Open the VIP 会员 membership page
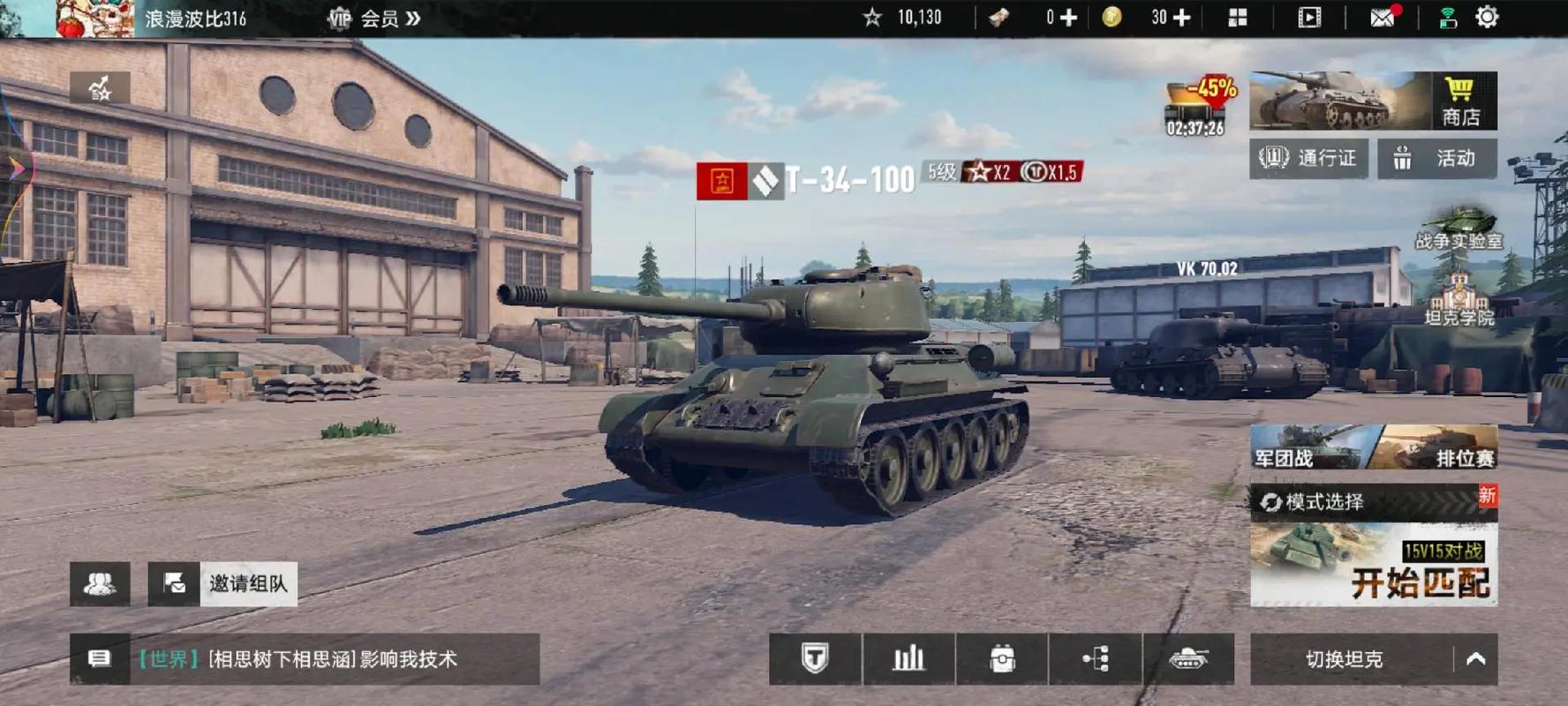The height and width of the screenshot is (706, 1568). click(374, 19)
